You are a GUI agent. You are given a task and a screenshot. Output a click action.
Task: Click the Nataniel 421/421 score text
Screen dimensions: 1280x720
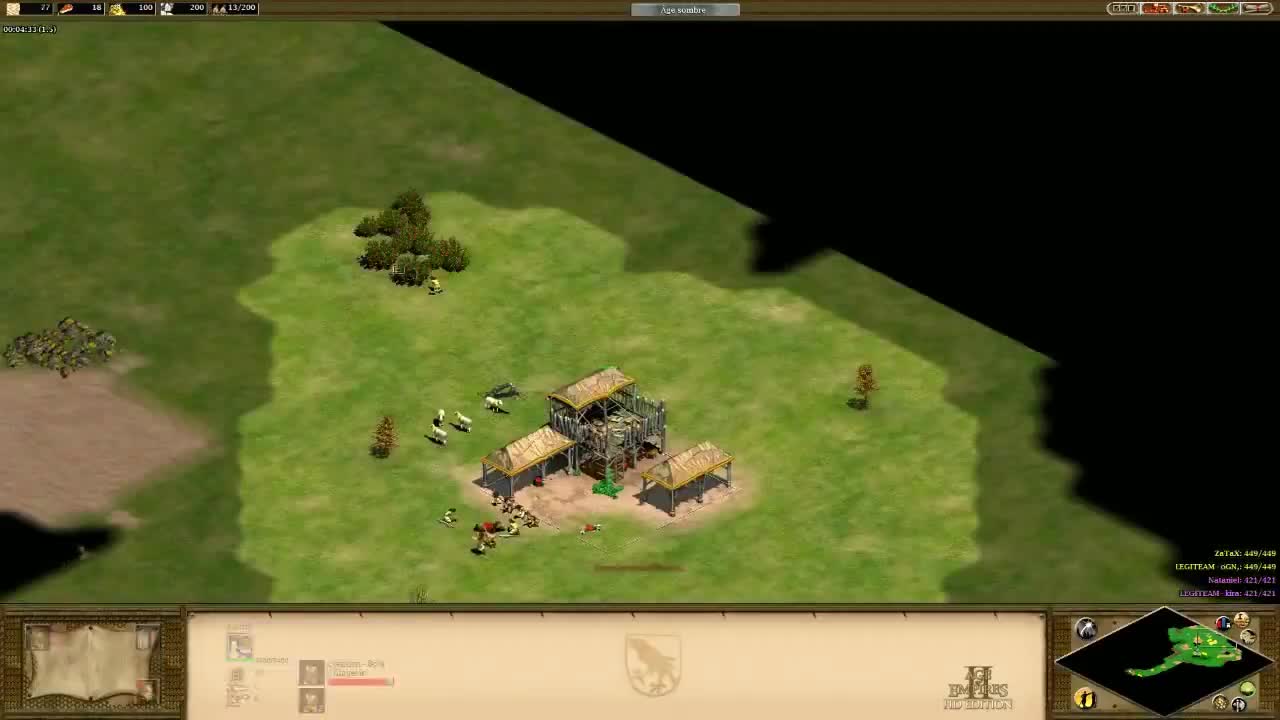coord(1240,579)
